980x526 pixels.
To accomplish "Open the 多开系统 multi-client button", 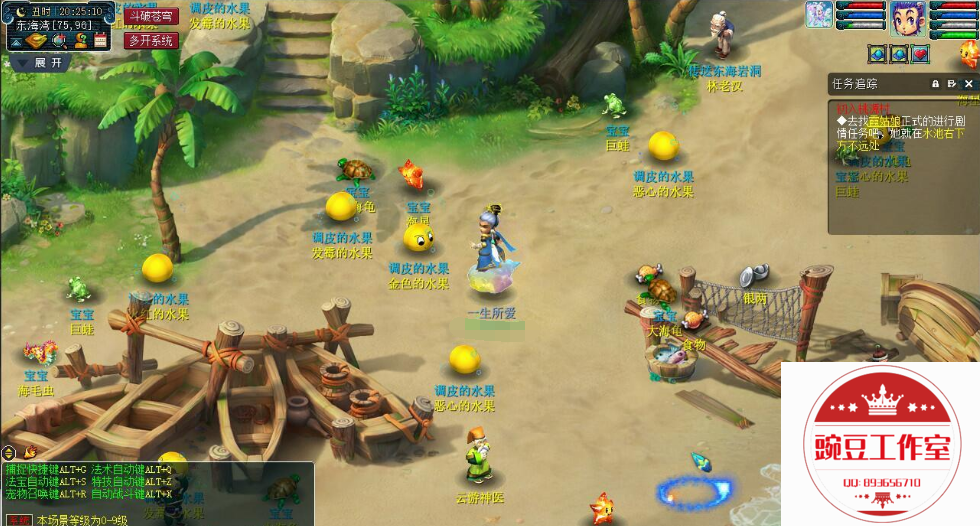I will click(151, 40).
